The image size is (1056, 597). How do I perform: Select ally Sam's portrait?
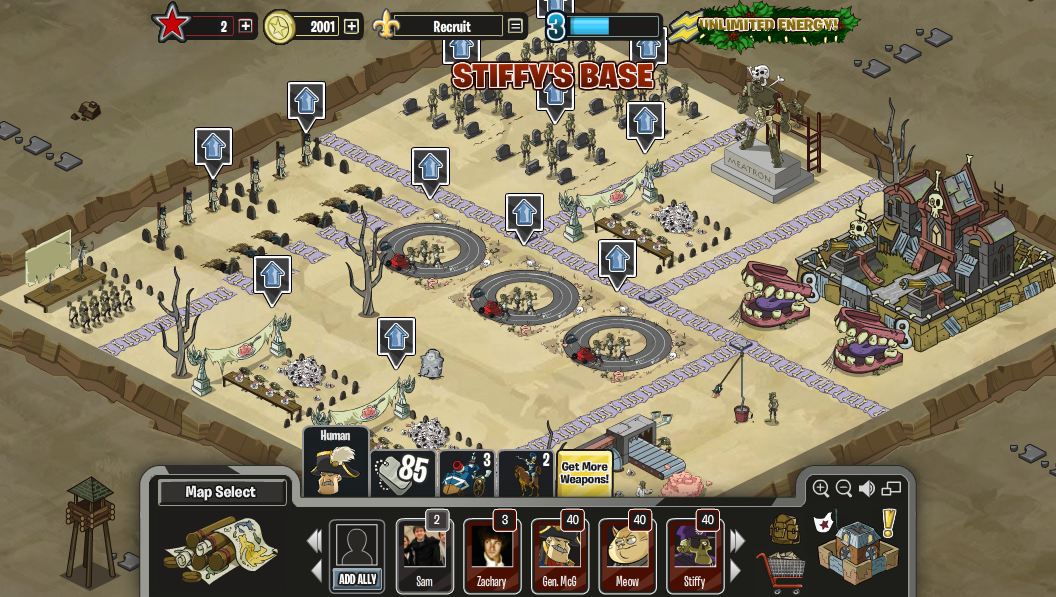[x=424, y=555]
